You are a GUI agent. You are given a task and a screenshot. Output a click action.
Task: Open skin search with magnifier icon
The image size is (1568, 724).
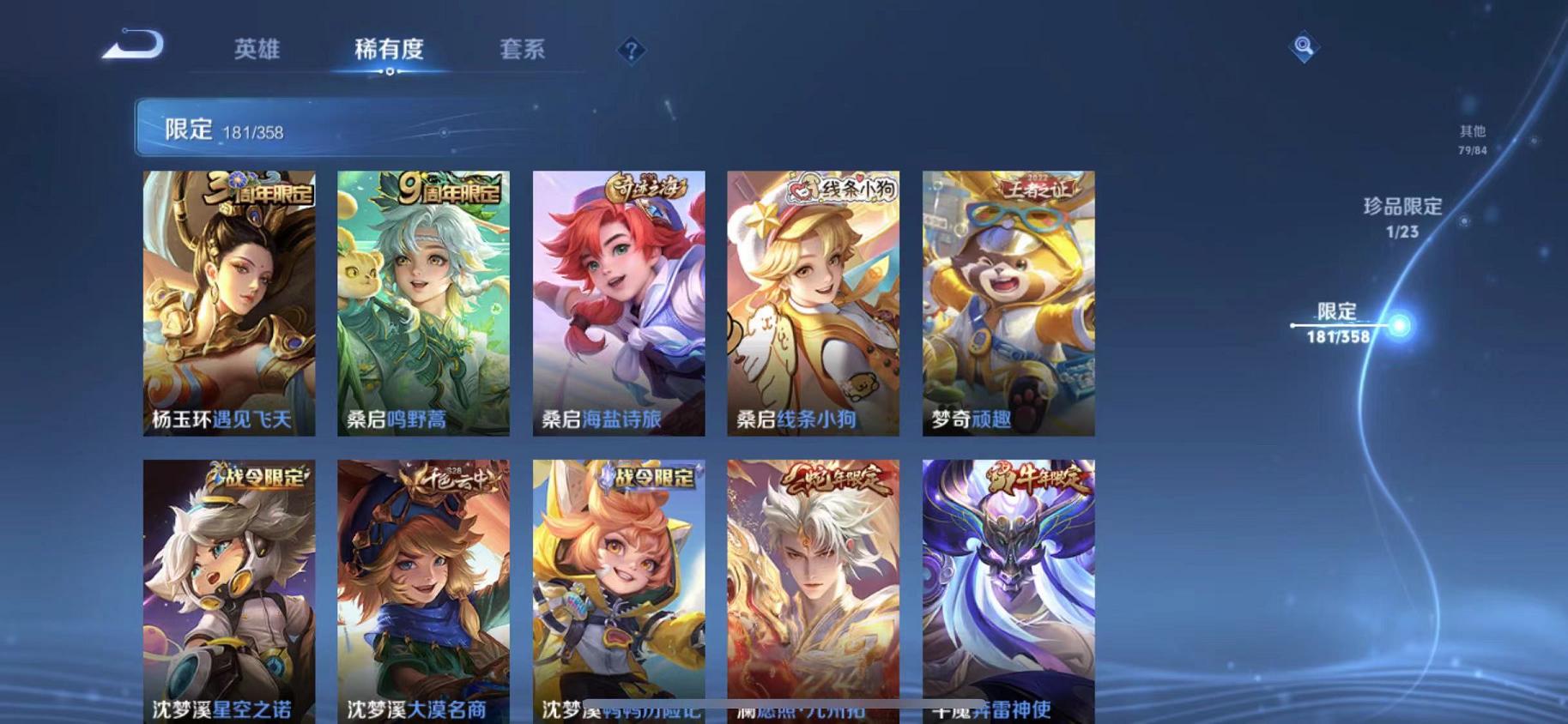coord(1305,47)
